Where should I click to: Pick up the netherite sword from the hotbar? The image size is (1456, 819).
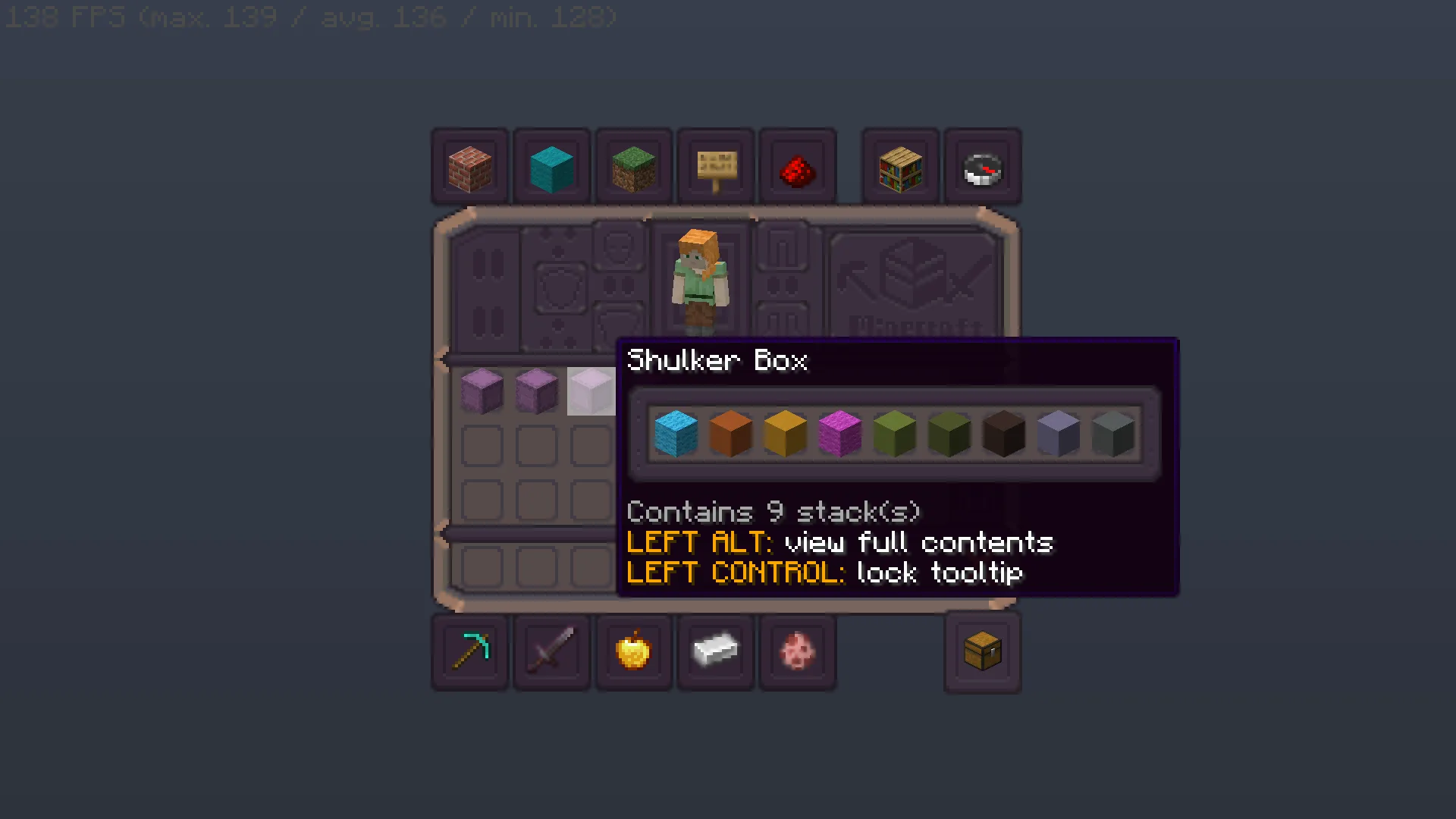pyautogui.click(x=551, y=652)
